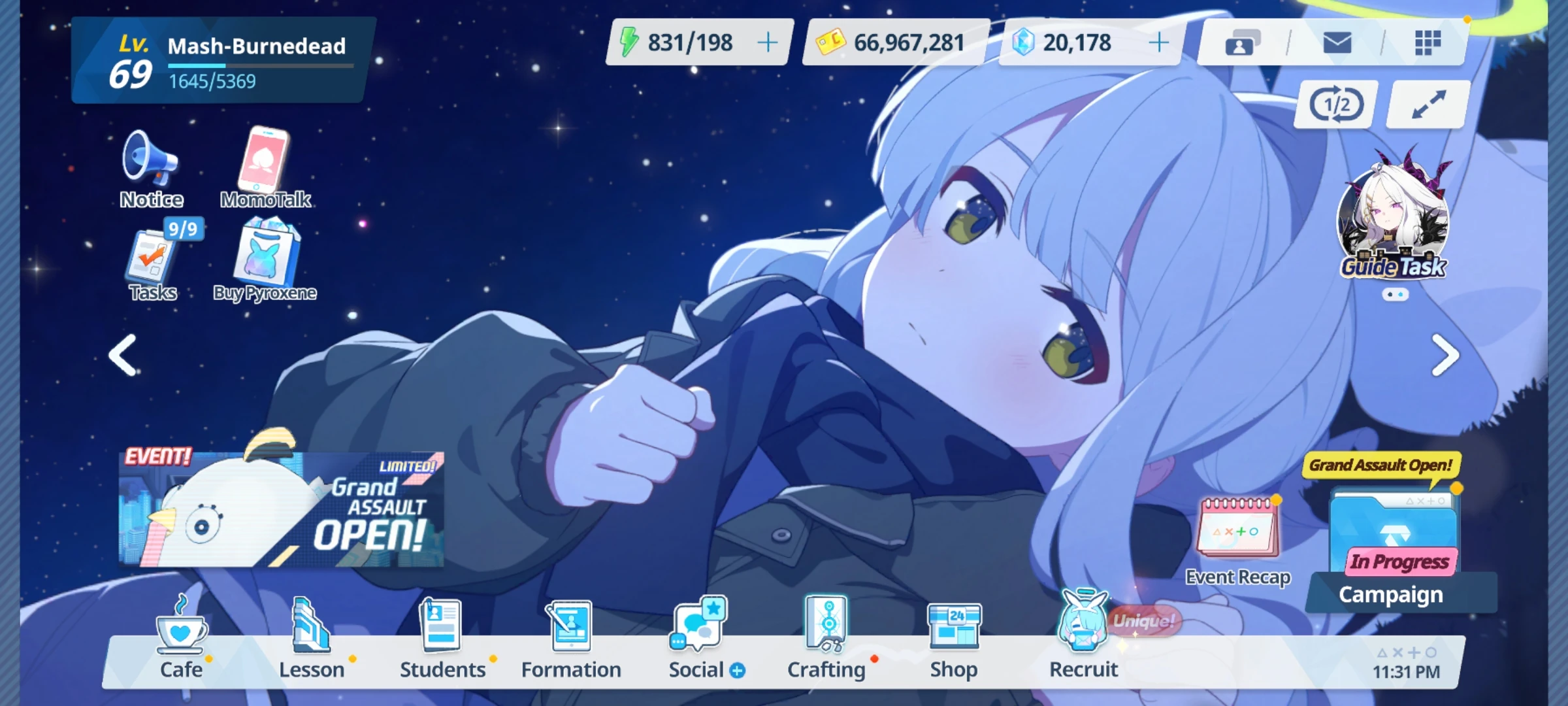This screenshot has height=706, width=1568.
Task: Open the Recruit screen
Action: [1083, 631]
